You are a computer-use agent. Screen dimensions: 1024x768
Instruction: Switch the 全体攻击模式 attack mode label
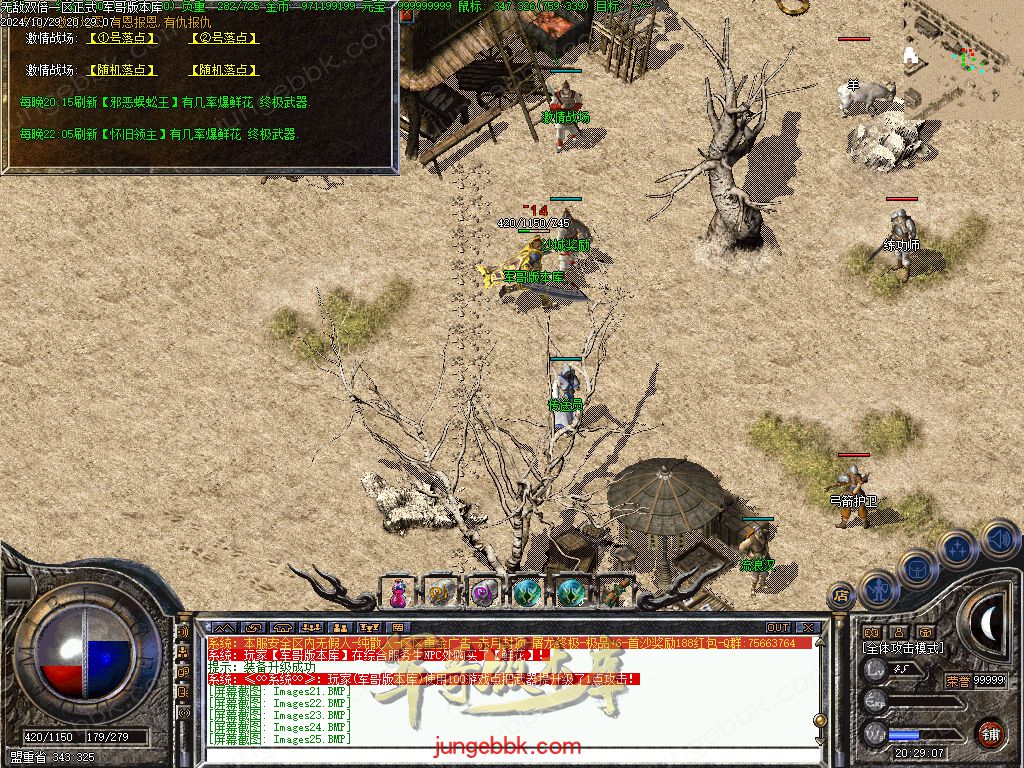902,647
